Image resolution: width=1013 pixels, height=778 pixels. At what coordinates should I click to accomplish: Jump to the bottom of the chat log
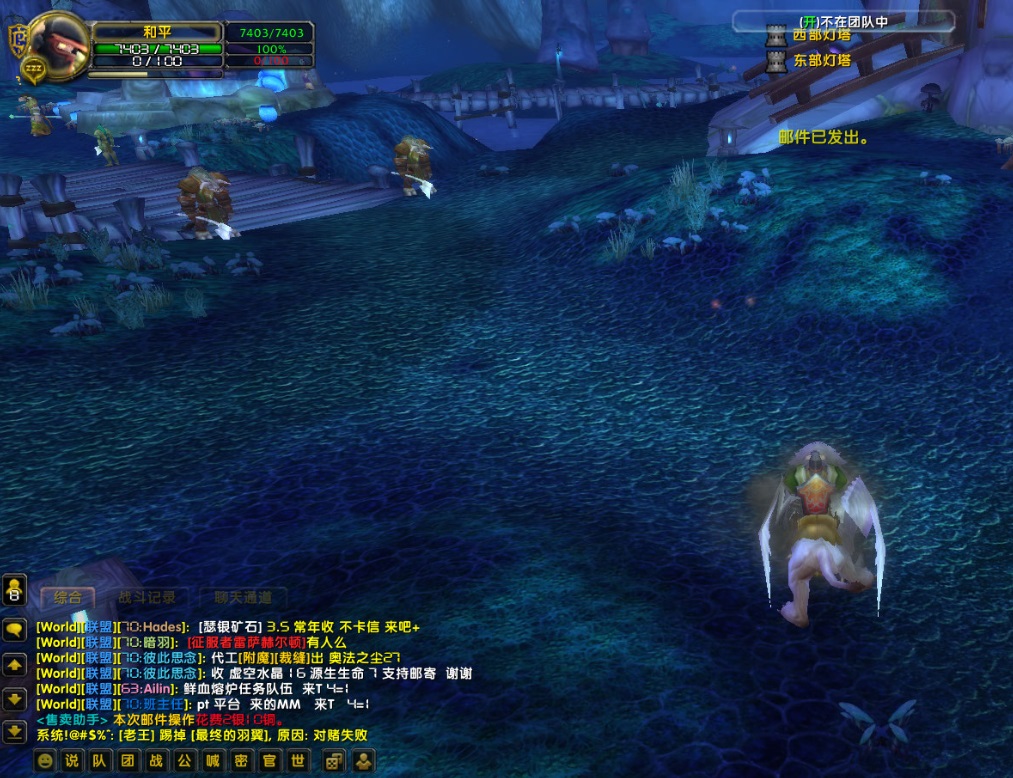[x=15, y=731]
